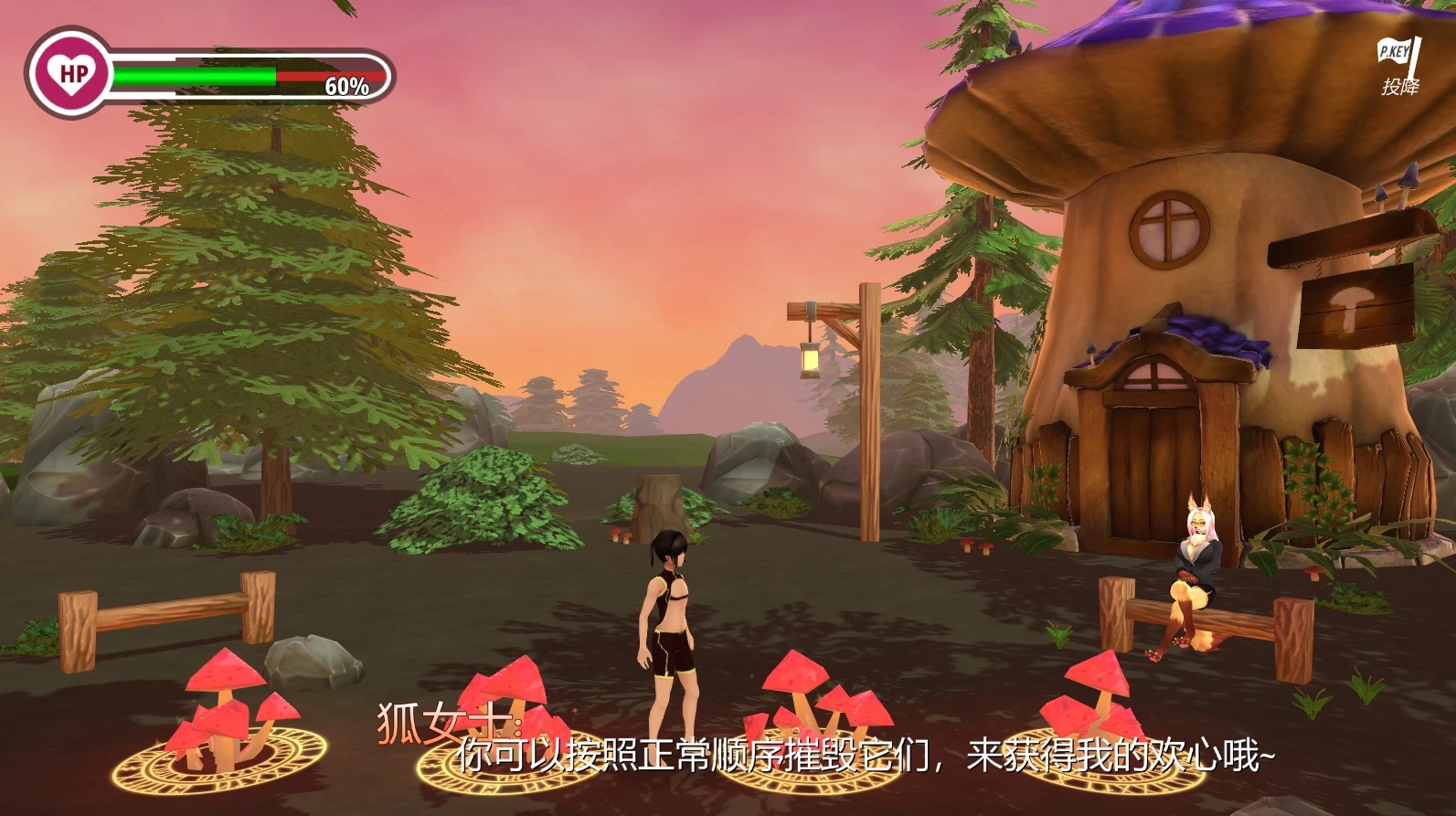Click the speaker name 狐女士
The height and width of the screenshot is (816, 1456).
[444, 721]
